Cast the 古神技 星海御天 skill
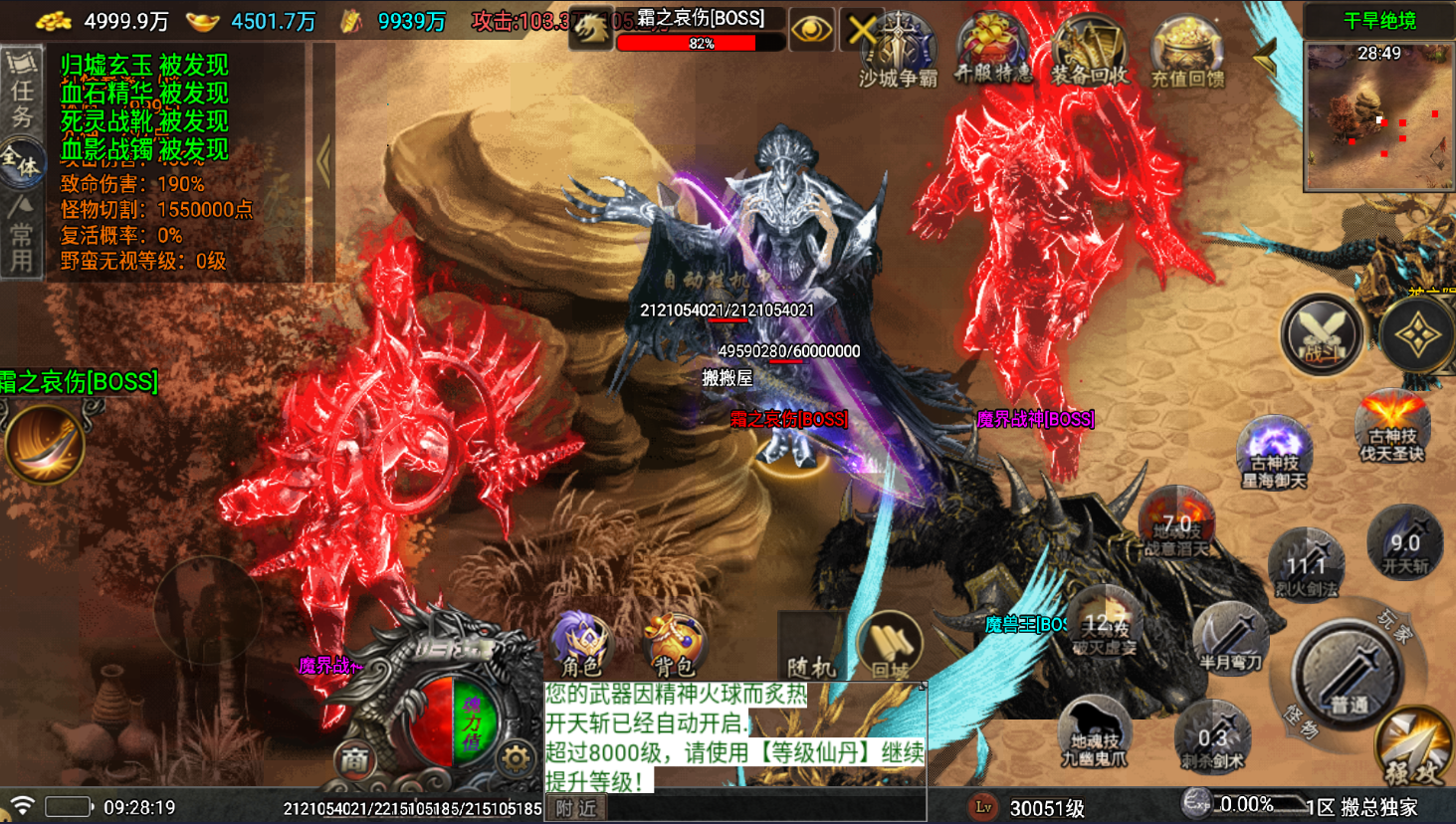1456x824 pixels. (x=1274, y=454)
